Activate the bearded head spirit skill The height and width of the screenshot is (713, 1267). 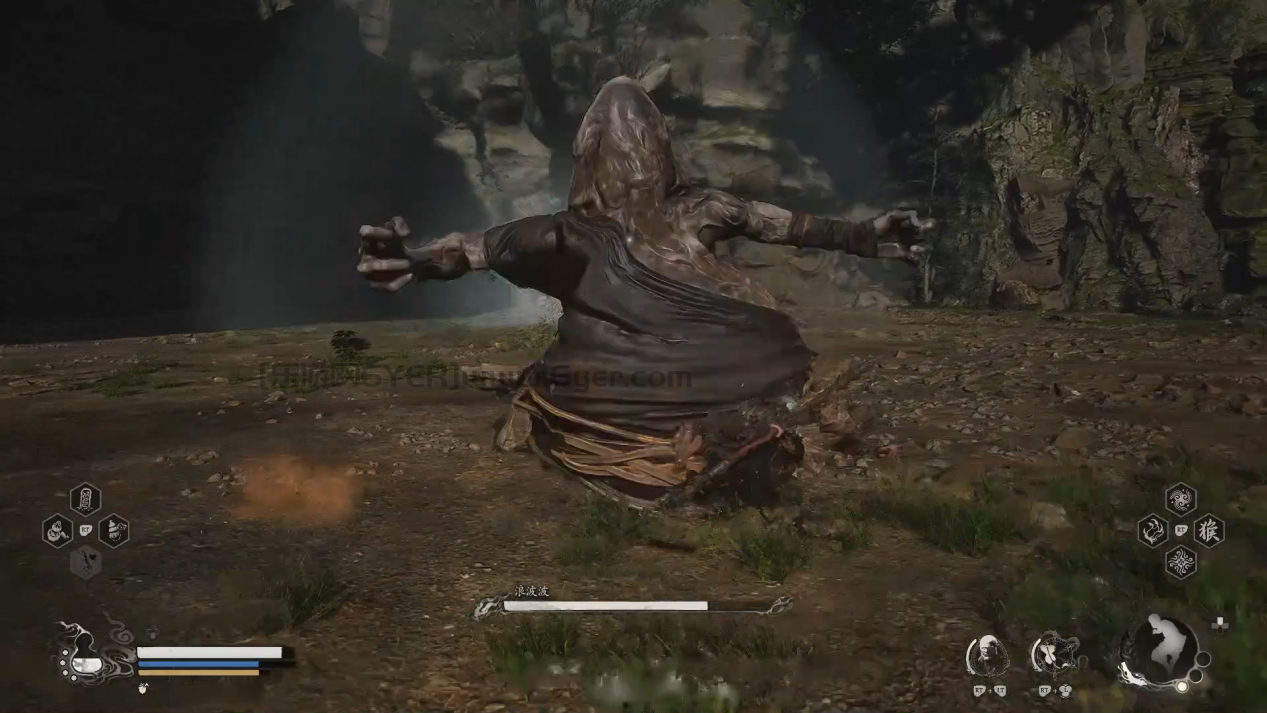pos(987,656)
